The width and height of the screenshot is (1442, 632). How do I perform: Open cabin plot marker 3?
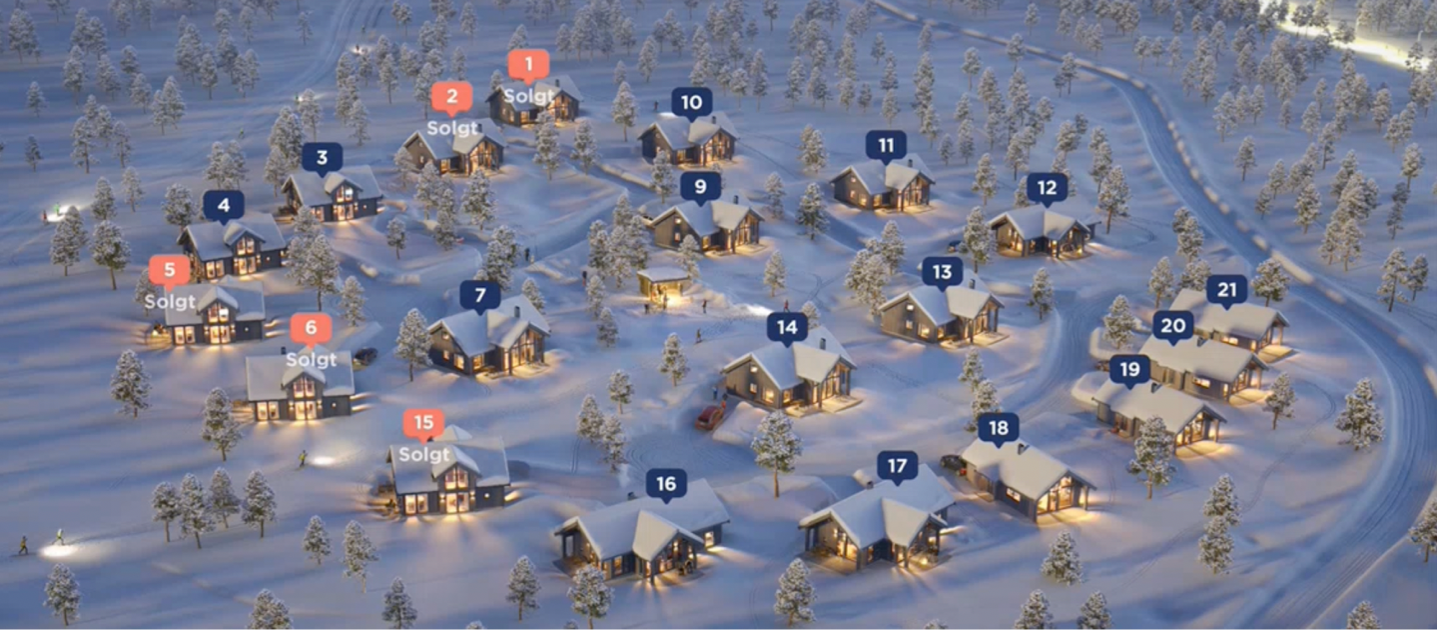(x=322, y=157)
